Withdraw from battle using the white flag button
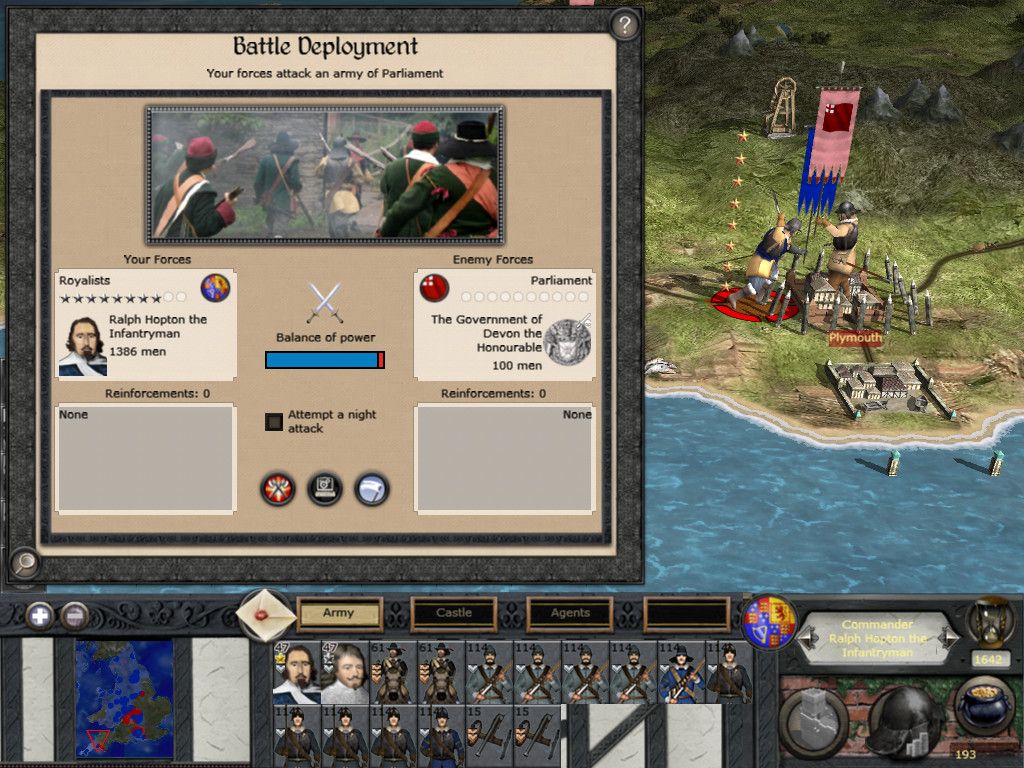This screenshot has width=1024, height=768. 372,489
